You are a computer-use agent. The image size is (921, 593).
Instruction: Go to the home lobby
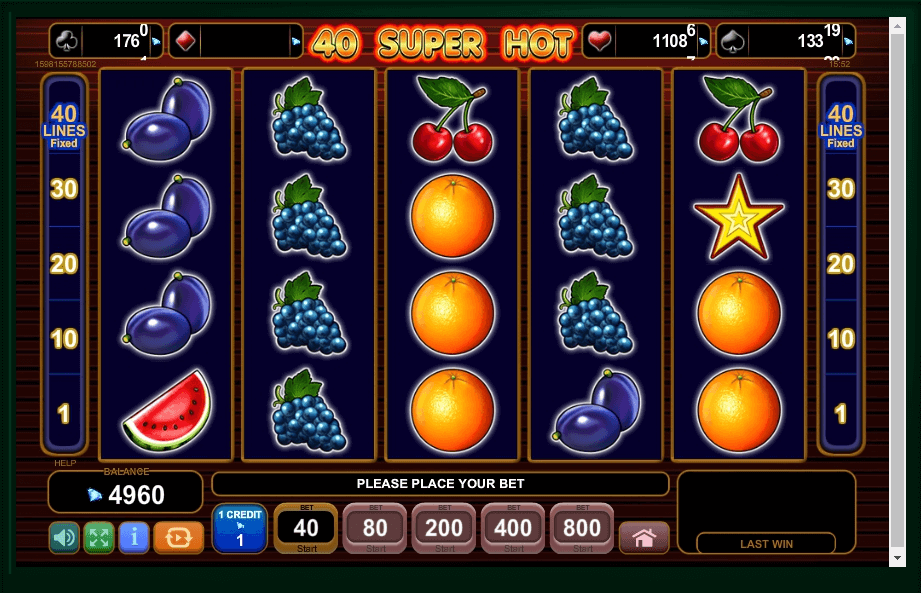[x=644, y=538]
